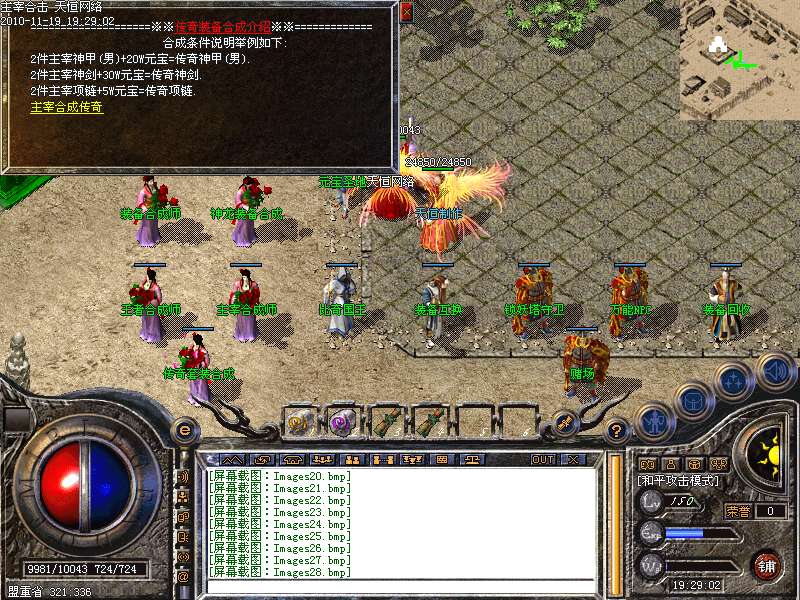Viewport: 800px width, 600px height.
Task: Click the chat text input line
Action: coord(400,586)
